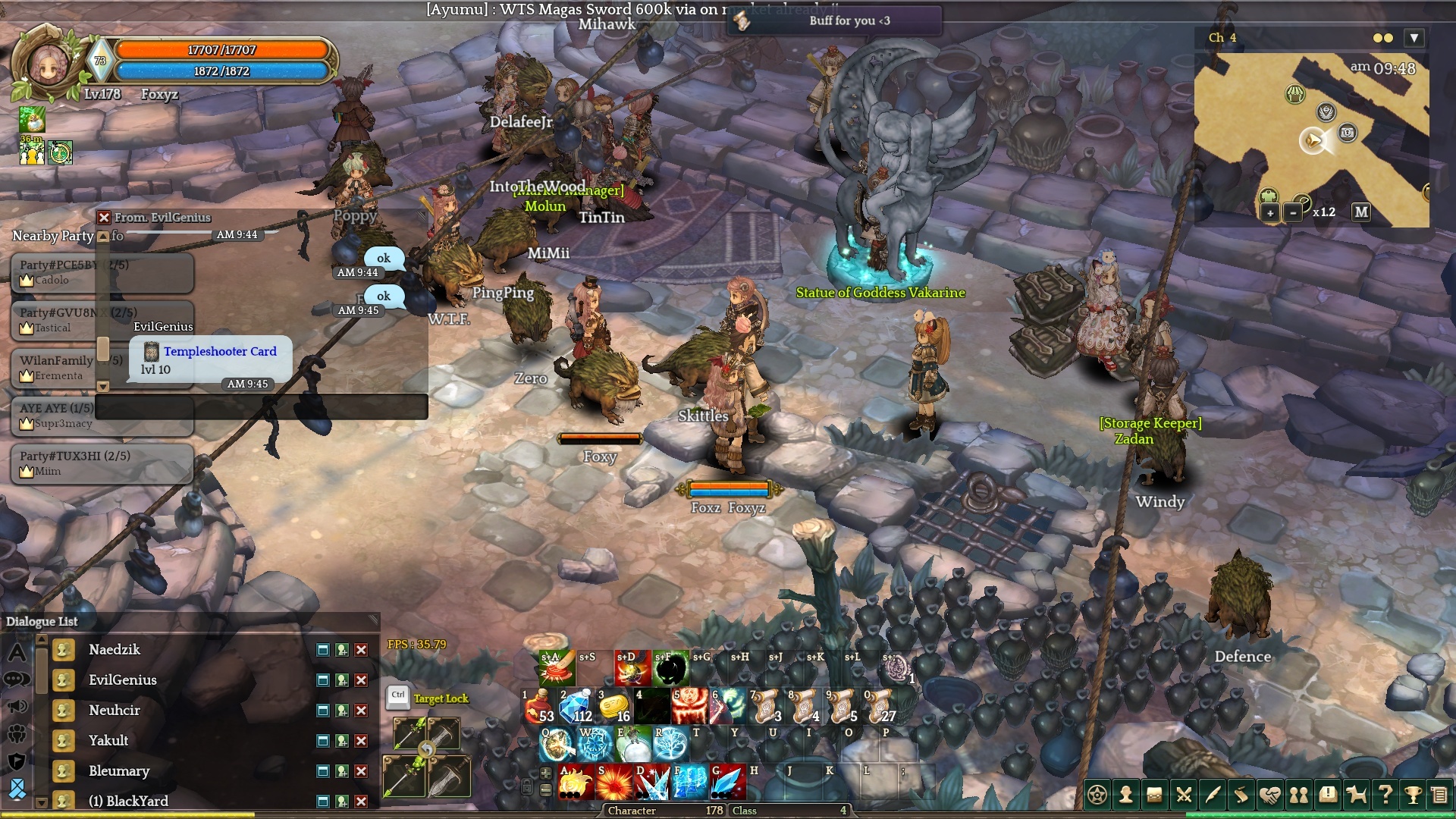Open the help question mark menu

1385,795
